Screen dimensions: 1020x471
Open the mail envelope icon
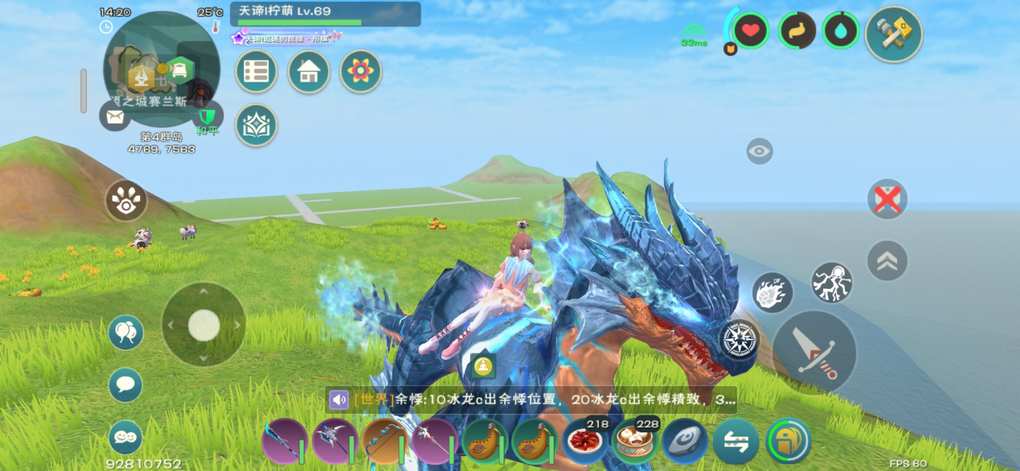(x=115, y=116)
